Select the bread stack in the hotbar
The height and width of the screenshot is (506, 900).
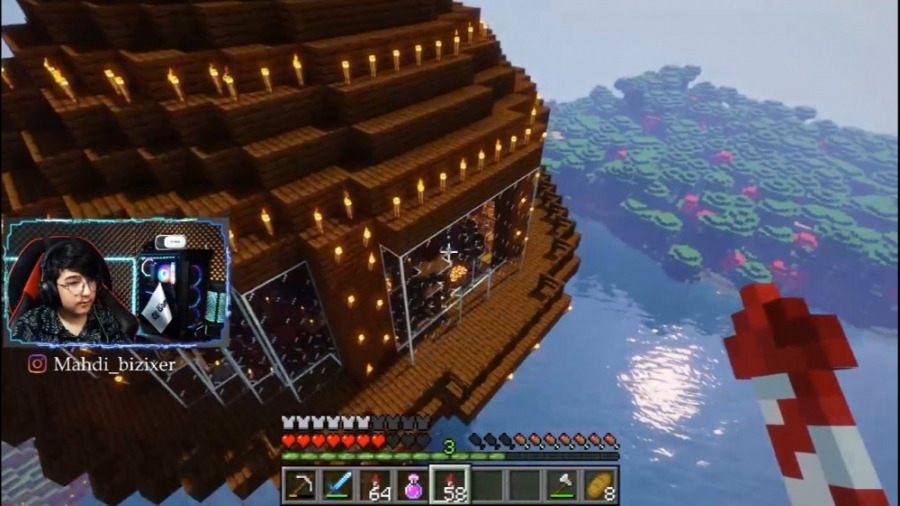point(599,485)
